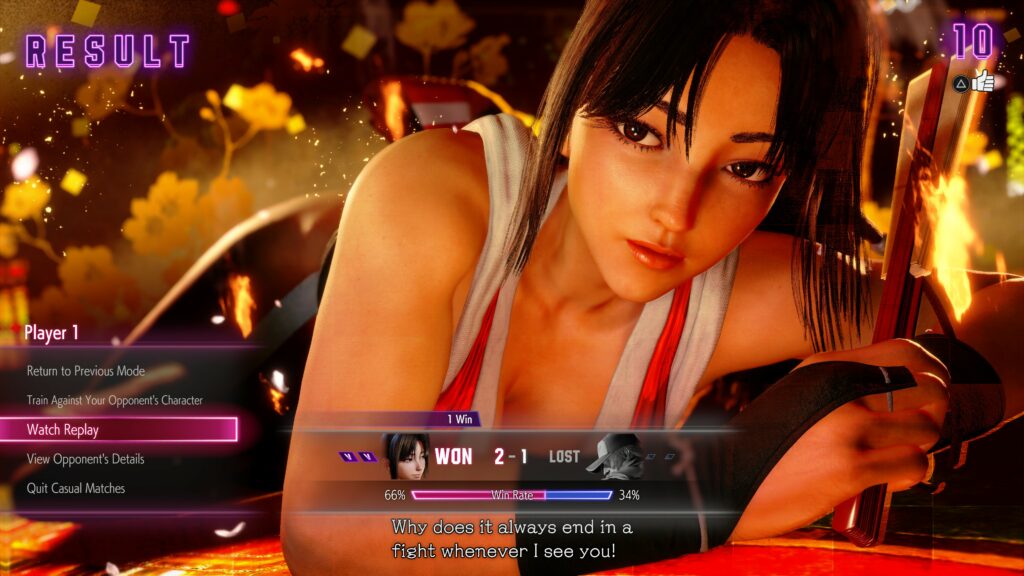Click the winner's character portrait
The width and height of the screenshot is (1024, 576).
[405, 456]
